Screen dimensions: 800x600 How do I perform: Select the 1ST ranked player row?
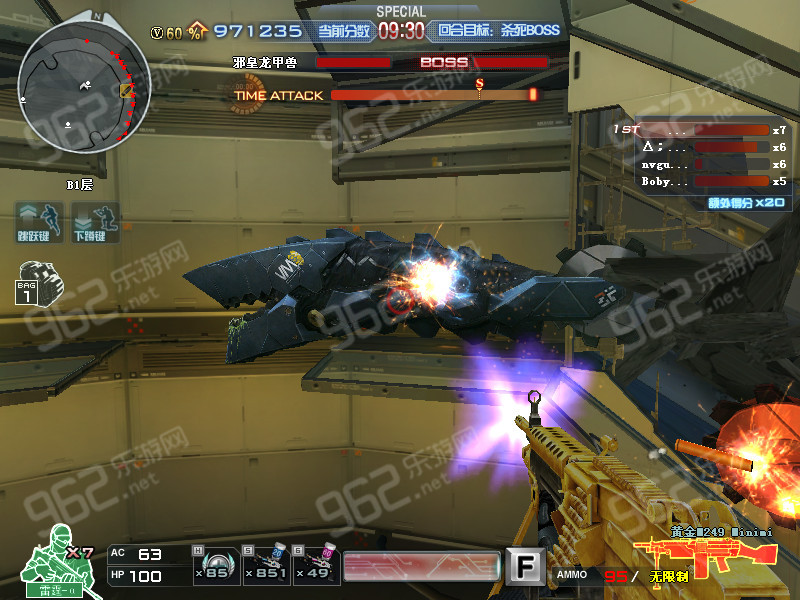coord(700,130)
